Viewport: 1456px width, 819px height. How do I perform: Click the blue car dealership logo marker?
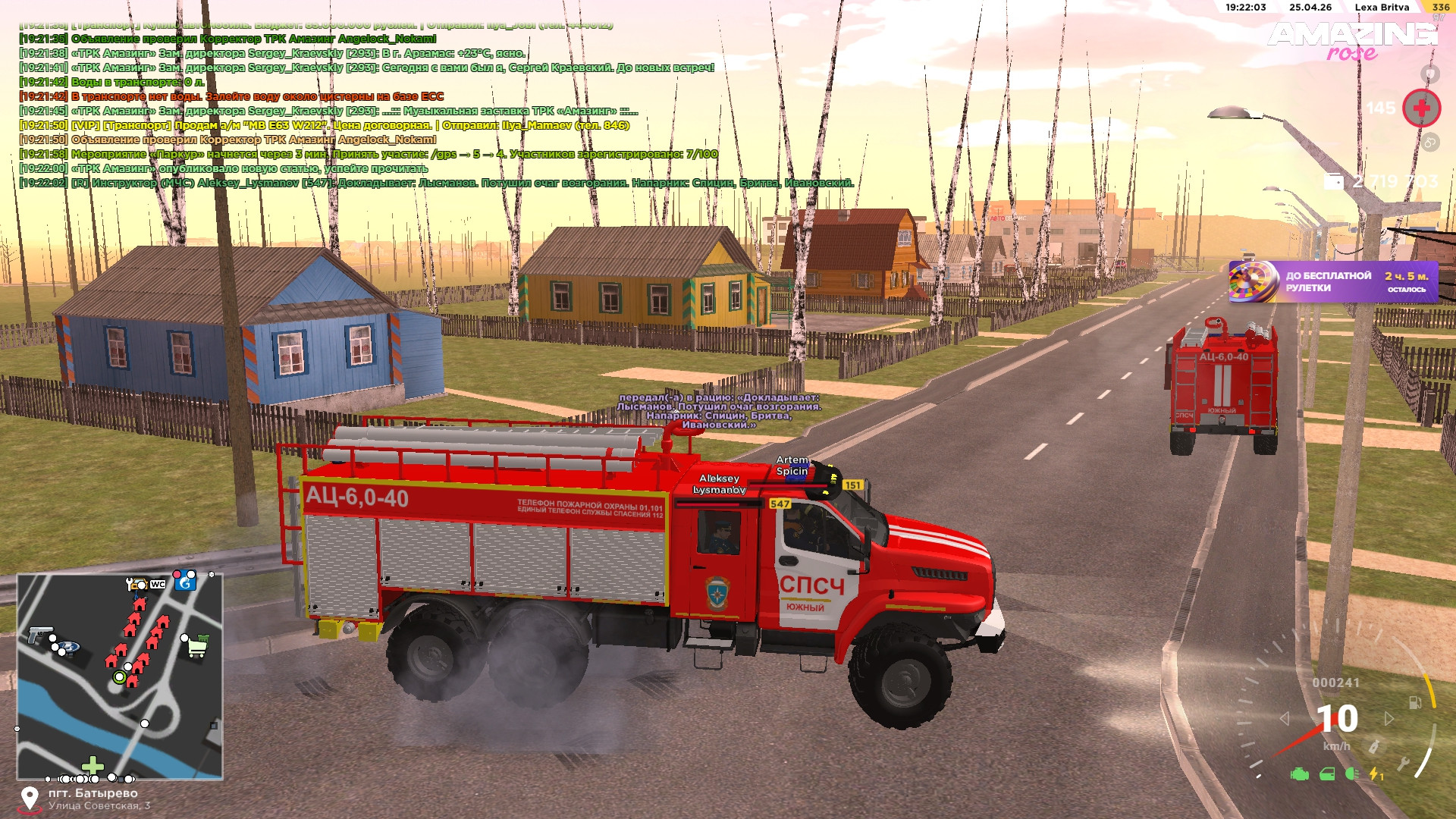coord(70,648)
